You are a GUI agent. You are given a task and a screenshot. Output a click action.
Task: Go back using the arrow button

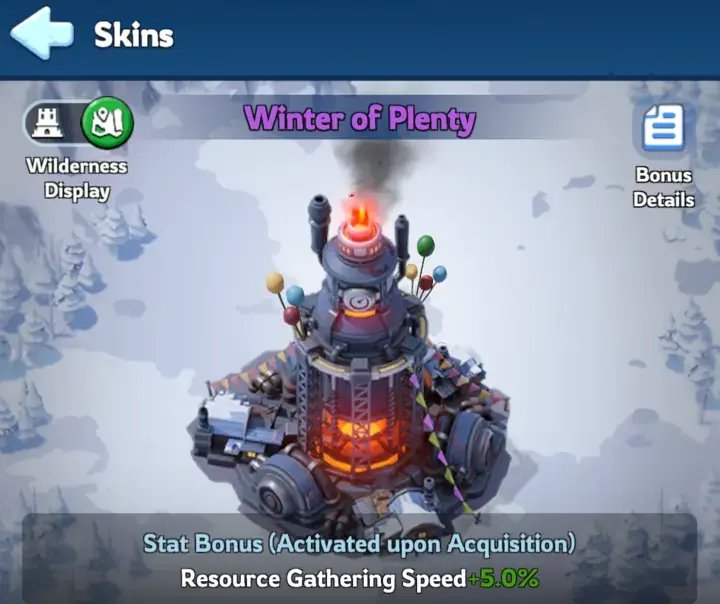coord(42,34)
